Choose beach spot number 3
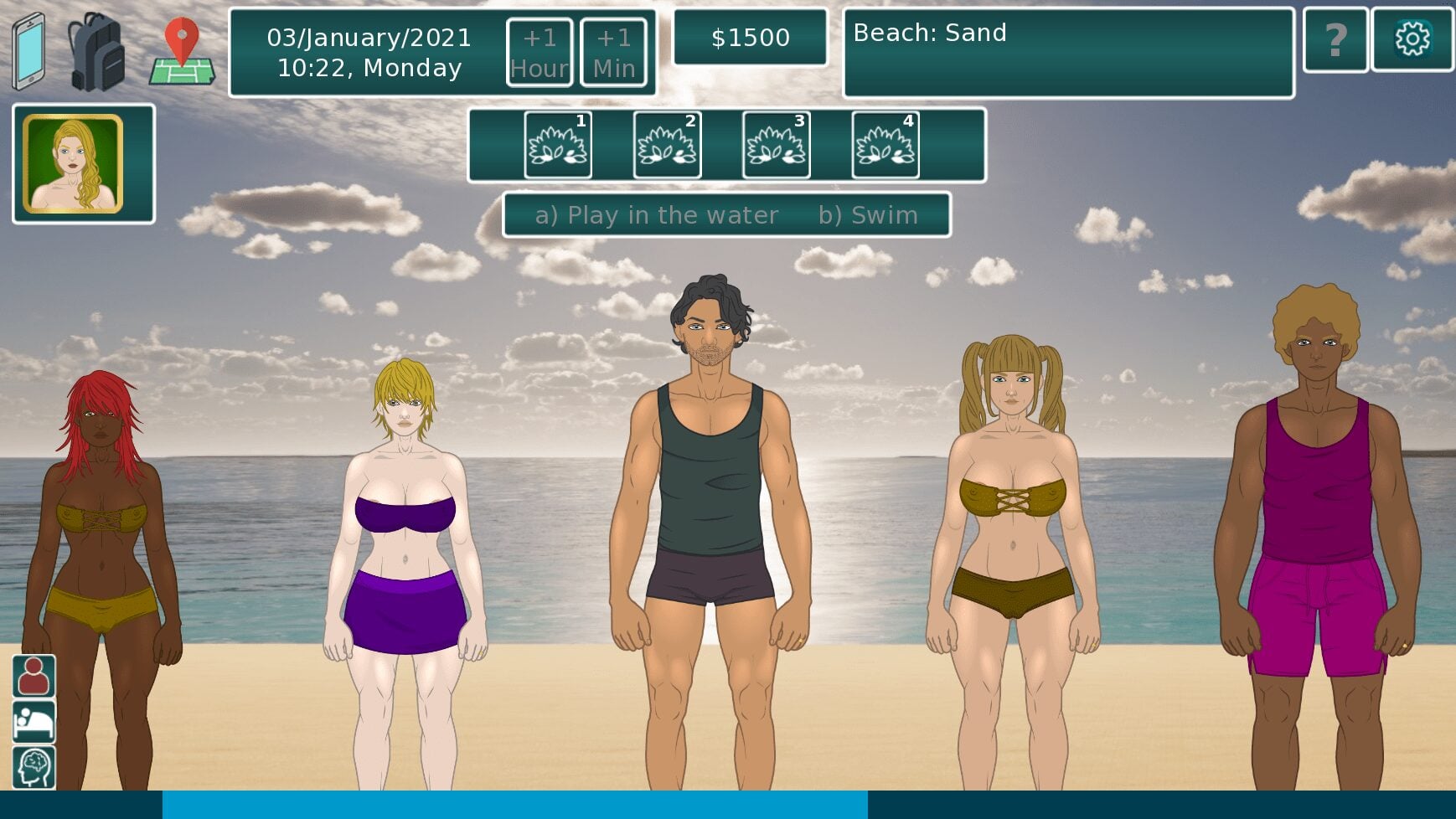Viewport: 1456px width, 819px height. click(x=776, y=145)
